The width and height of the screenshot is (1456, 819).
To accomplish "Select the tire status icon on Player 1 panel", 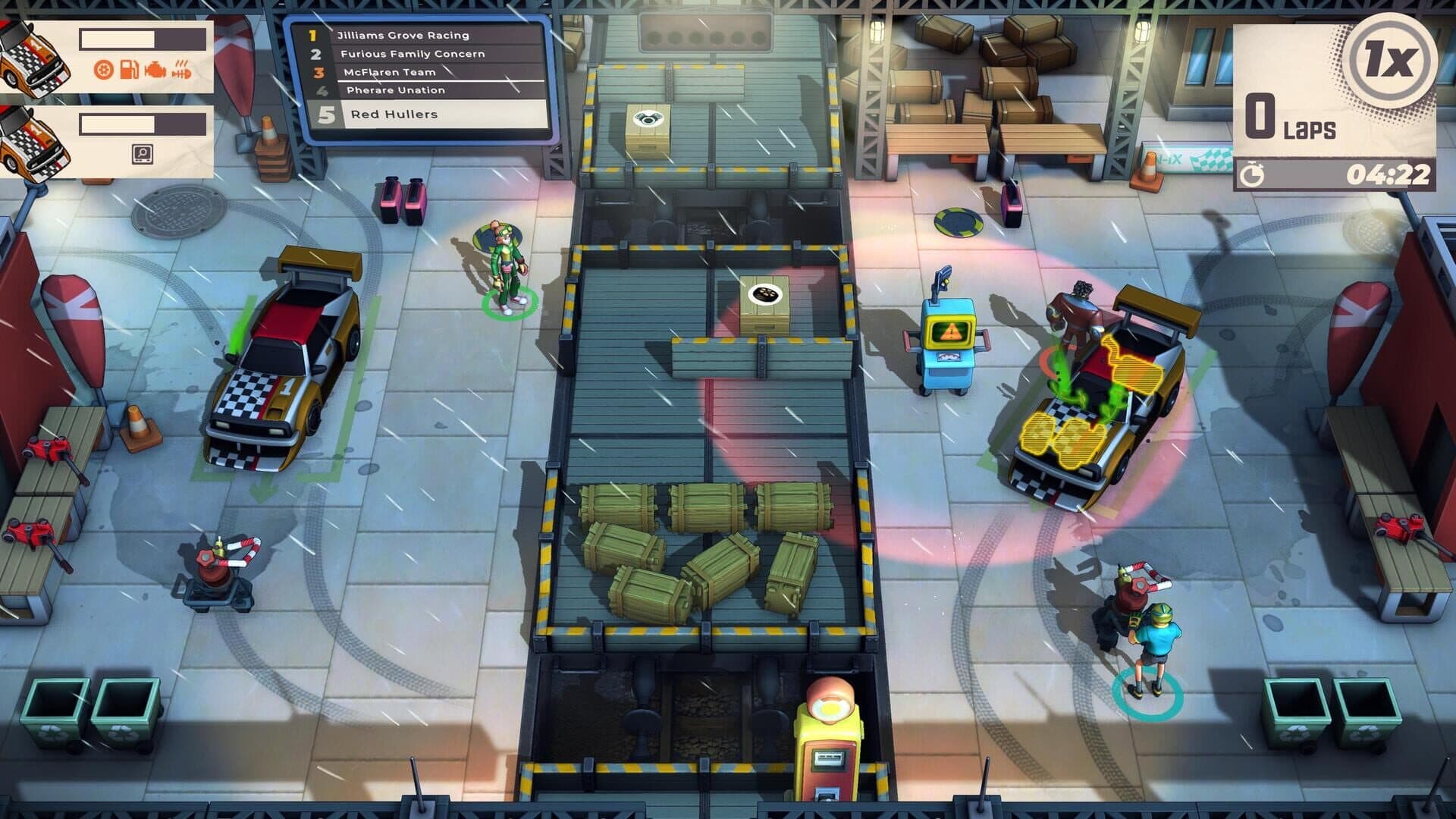I will 102,69.
